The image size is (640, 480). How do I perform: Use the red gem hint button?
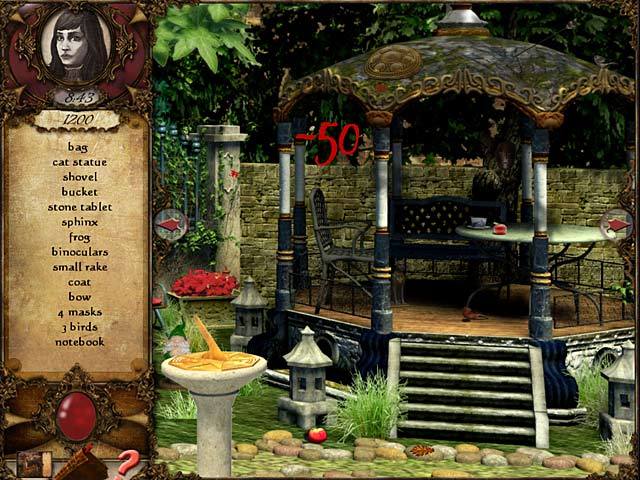[x=77, y=414]
